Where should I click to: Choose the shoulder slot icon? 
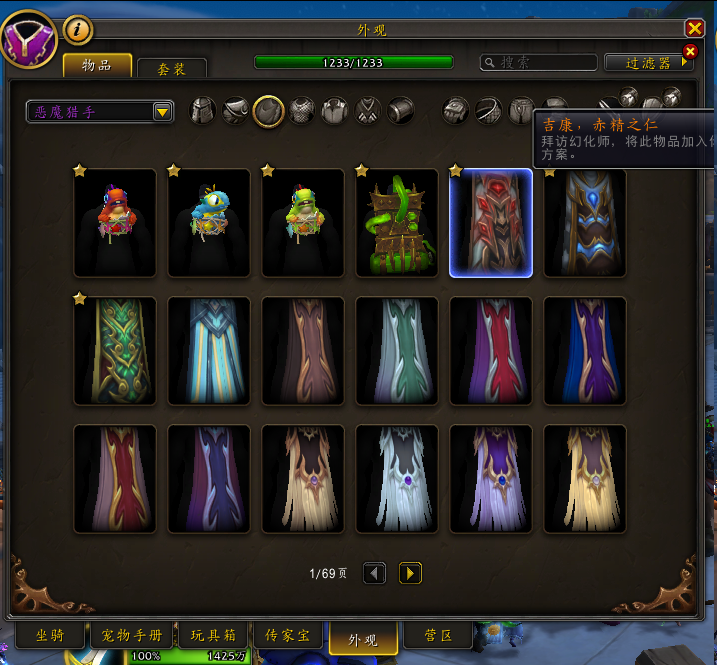[x=236, y=111]
